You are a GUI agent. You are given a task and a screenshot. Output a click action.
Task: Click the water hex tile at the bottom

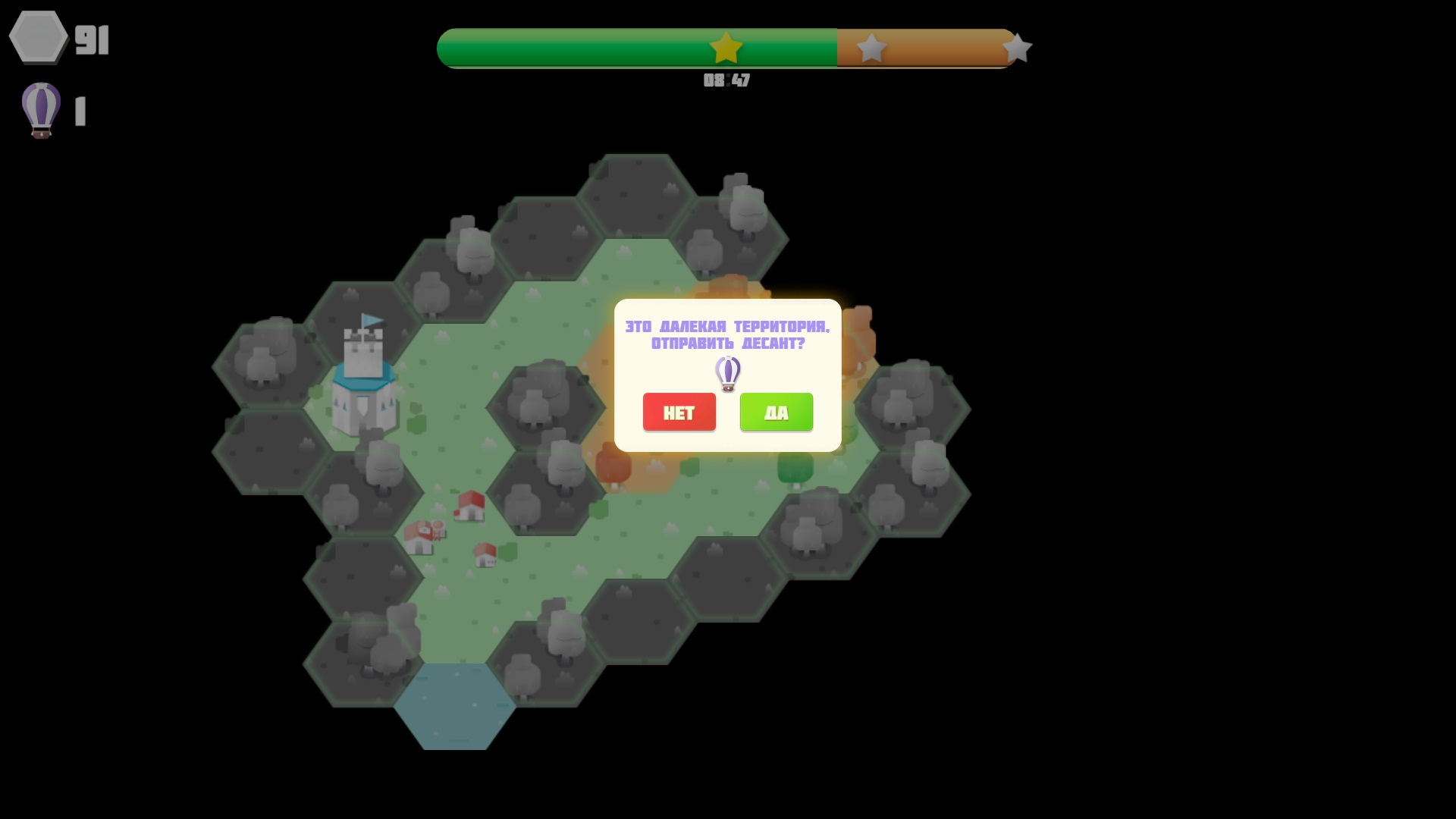pyautogui.click(x=453, y=705)
